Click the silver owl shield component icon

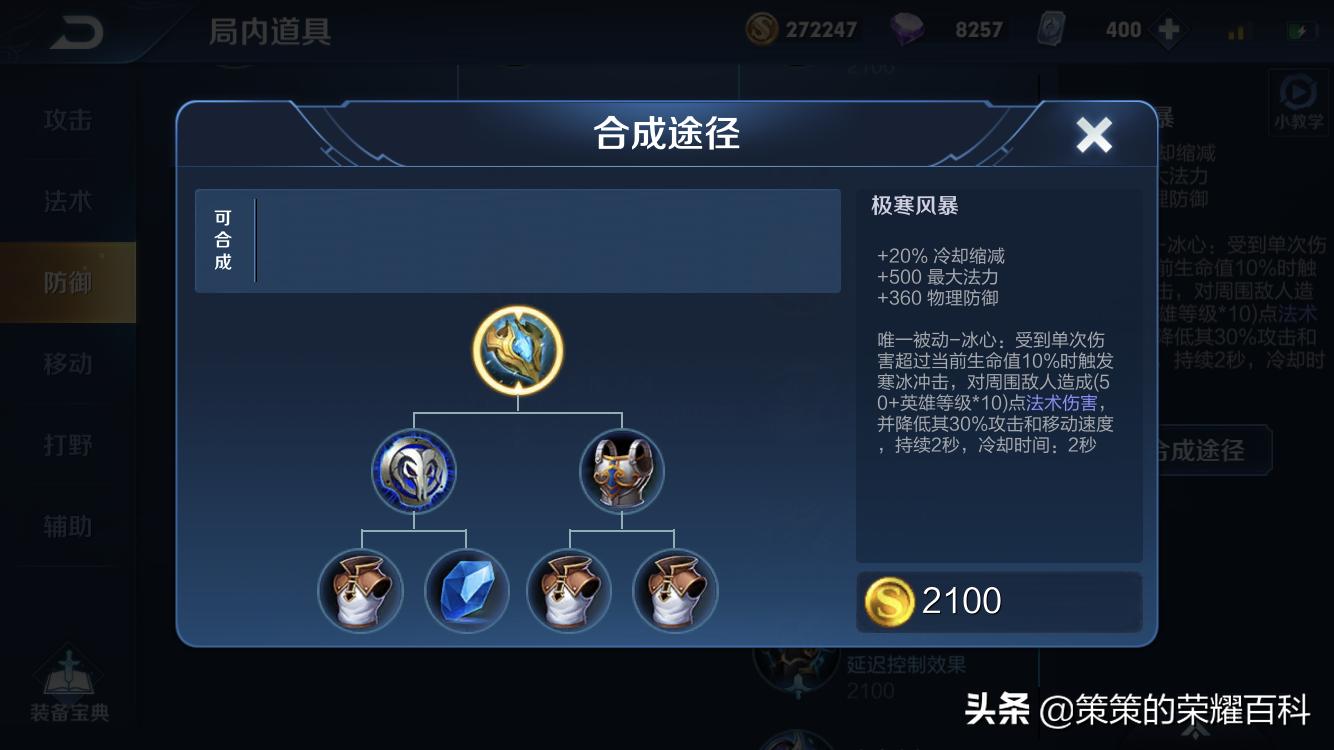(414, 470)
